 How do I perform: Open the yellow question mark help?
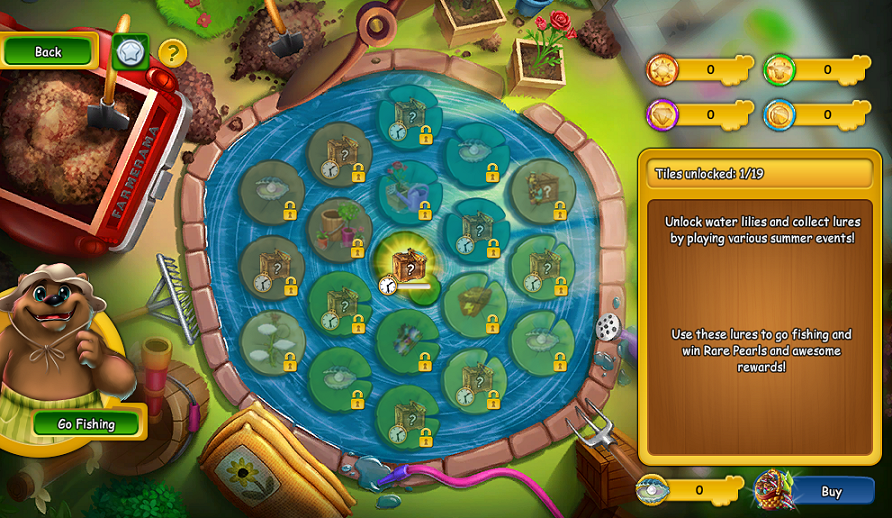click(173, 52)
